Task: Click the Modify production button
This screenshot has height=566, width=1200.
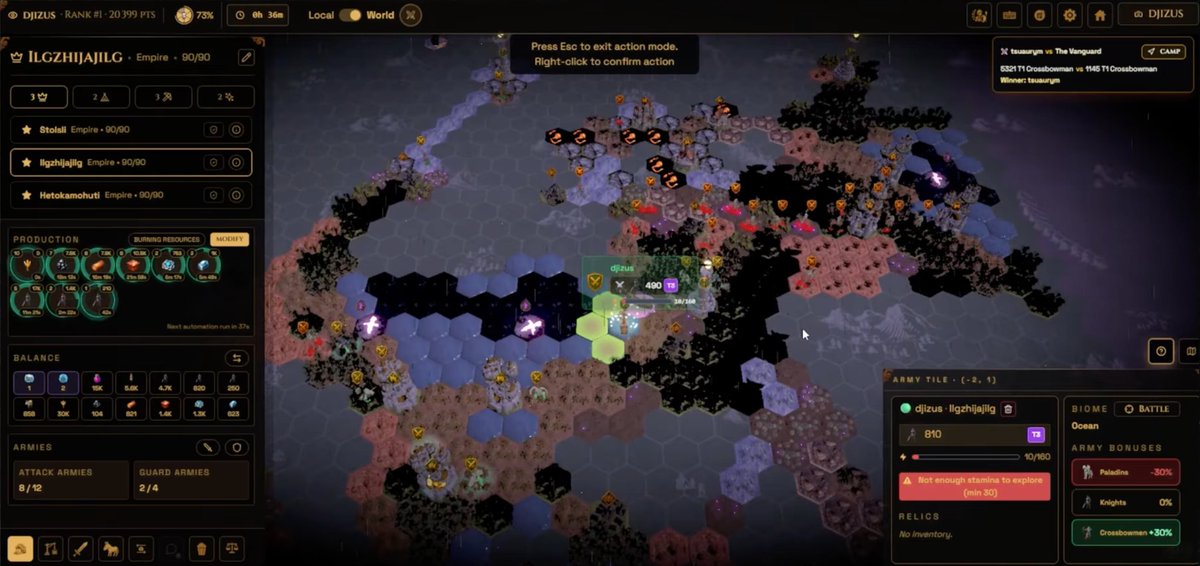Action: (x=229, y=240)
